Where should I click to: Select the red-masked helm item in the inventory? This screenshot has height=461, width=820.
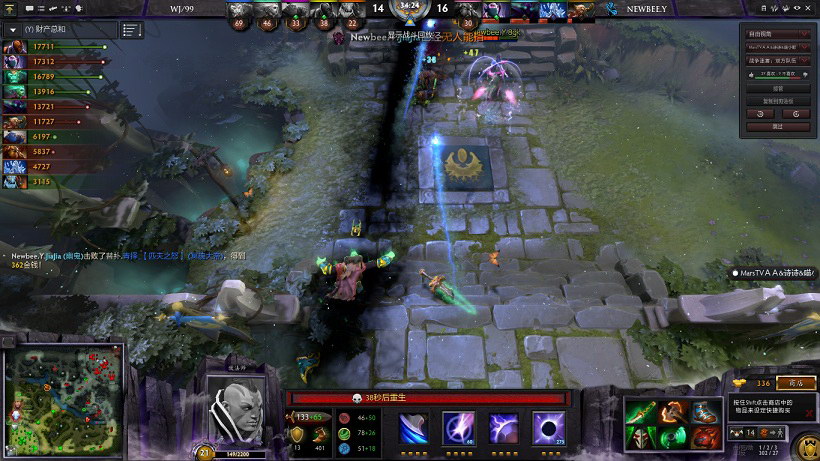[x=641, y=437]
